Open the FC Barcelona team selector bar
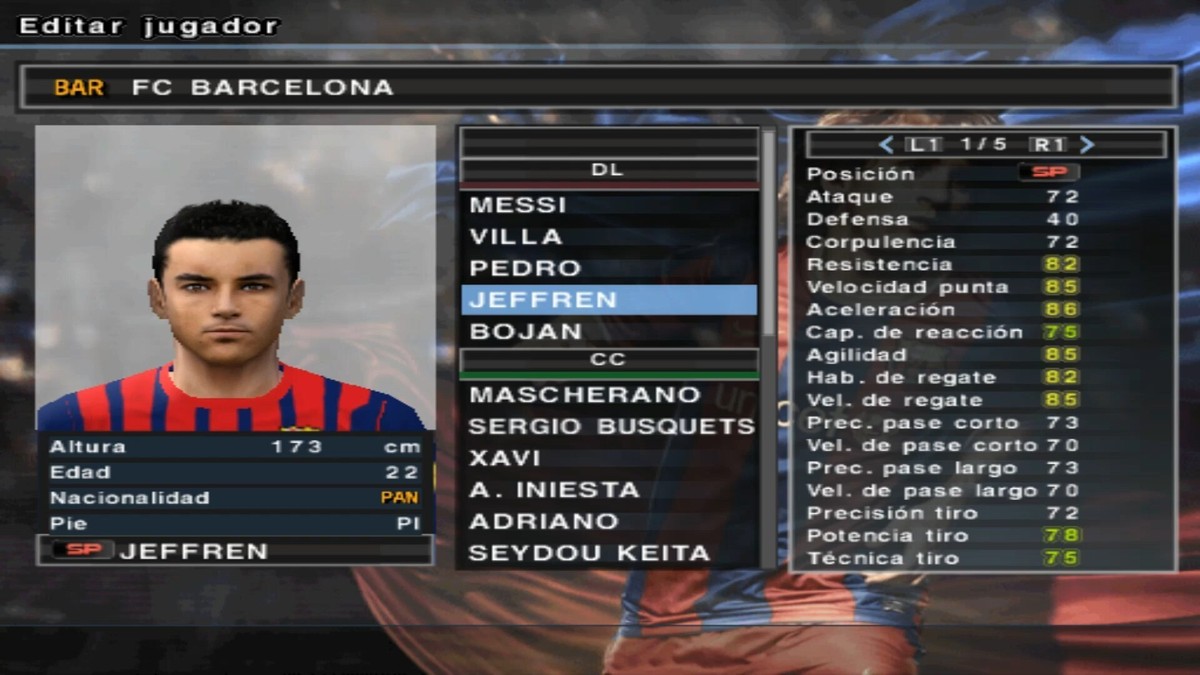The image size is (1200, 675). click(x=598, y=88)
